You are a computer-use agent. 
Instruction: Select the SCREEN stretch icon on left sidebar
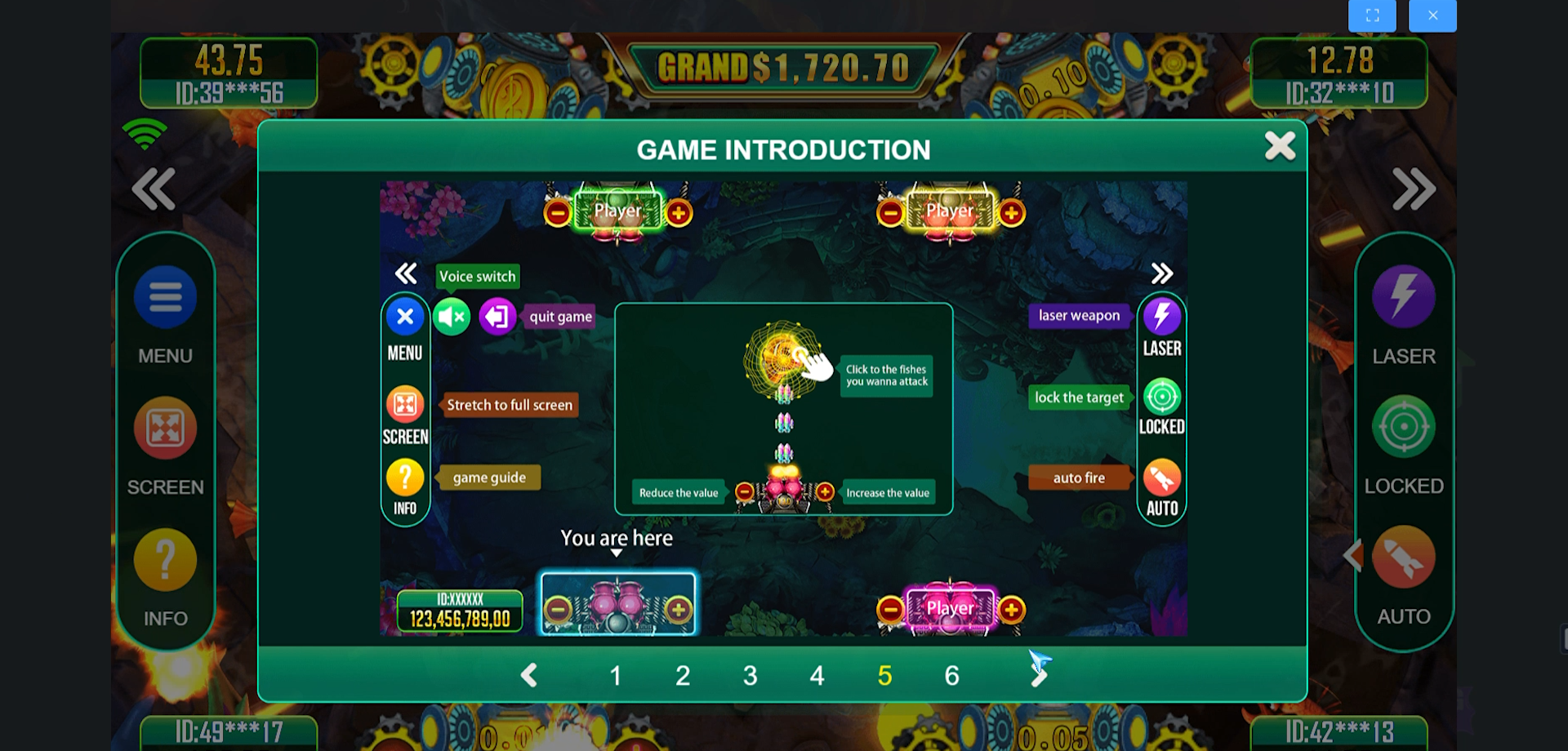point(165,428)
